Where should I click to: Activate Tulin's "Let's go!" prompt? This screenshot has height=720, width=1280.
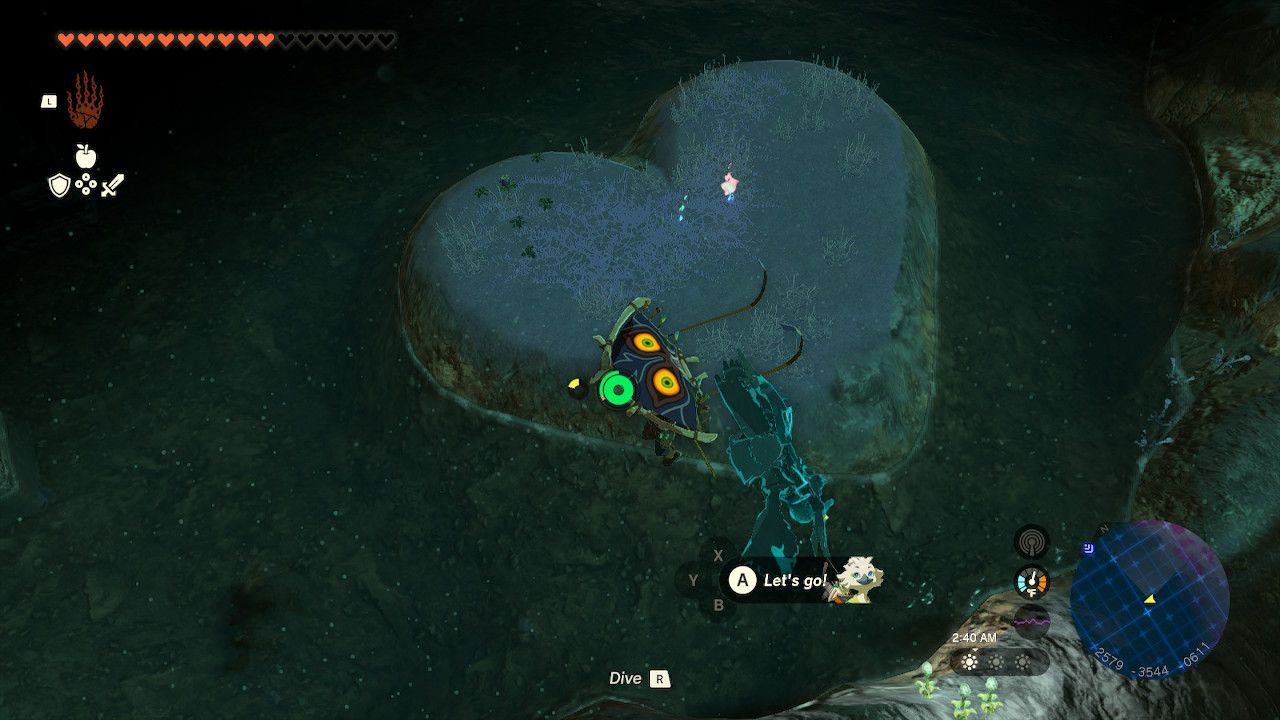794,581
